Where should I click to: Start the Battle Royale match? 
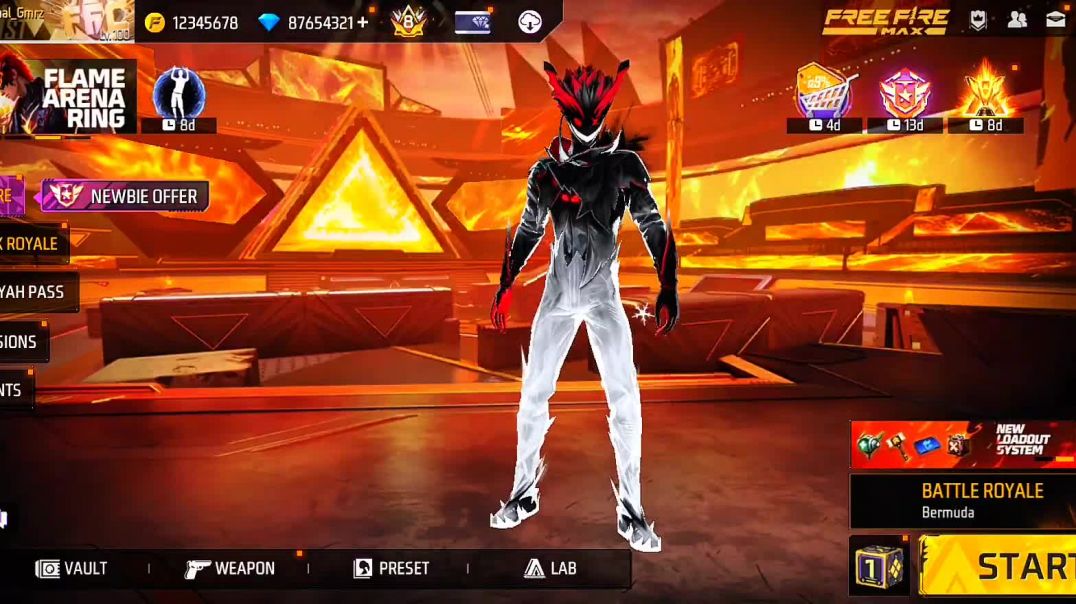click(1000, 565)
